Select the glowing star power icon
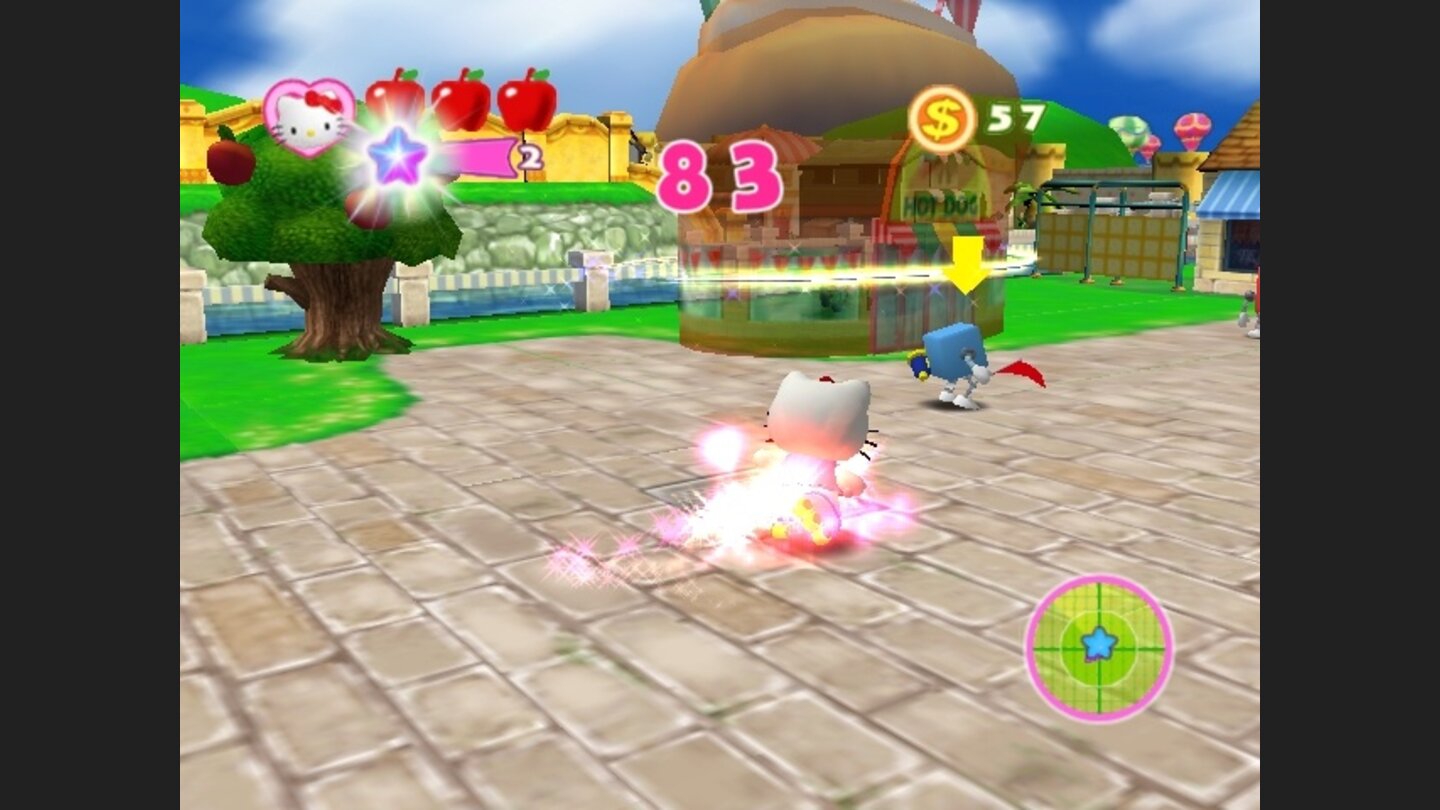The width and height of the screenshot is (1440, 810). pos(398,155)
